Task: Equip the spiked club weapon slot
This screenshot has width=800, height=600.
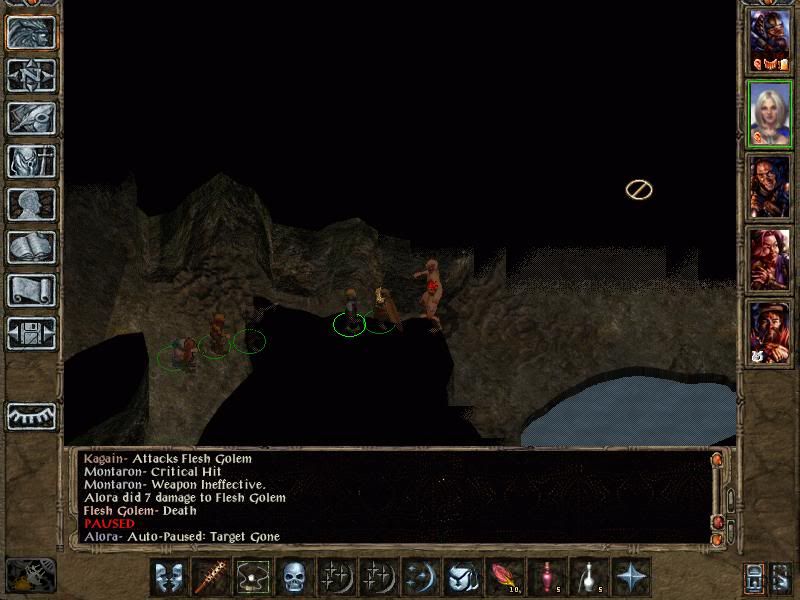Action: click(211, 577)
